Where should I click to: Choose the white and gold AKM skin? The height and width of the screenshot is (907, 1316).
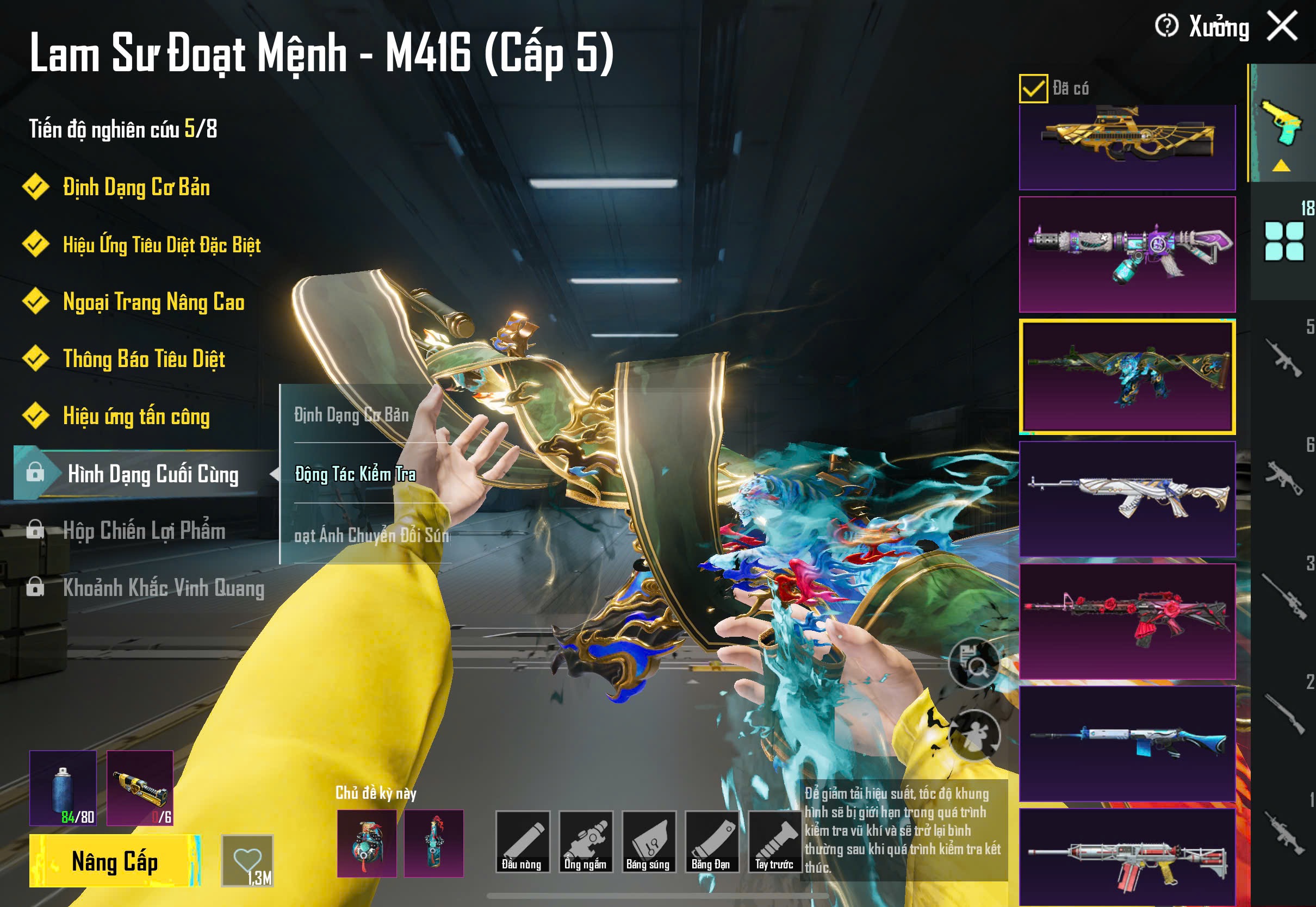(x=1127, y=499)
